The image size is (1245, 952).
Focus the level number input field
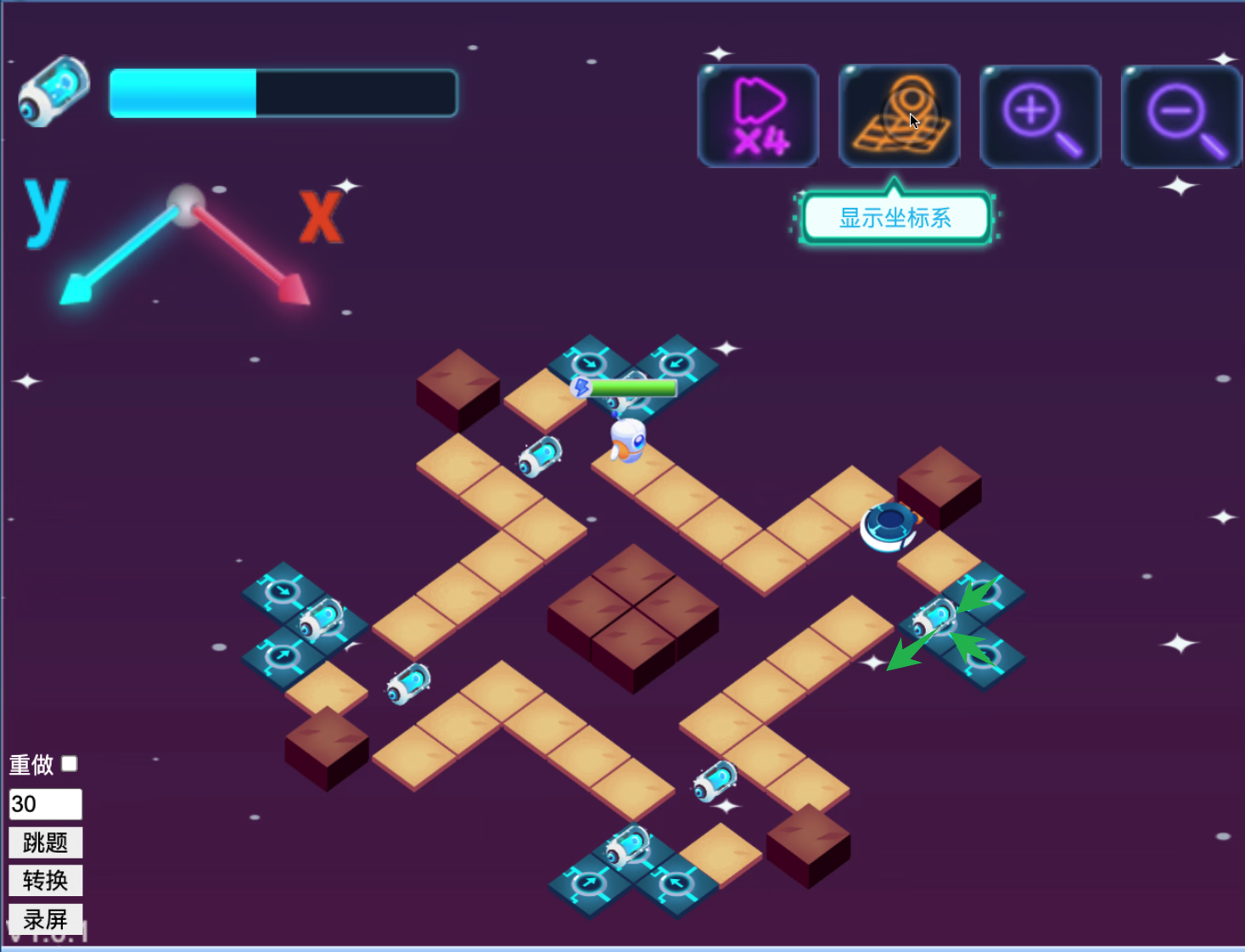[46, 804]
